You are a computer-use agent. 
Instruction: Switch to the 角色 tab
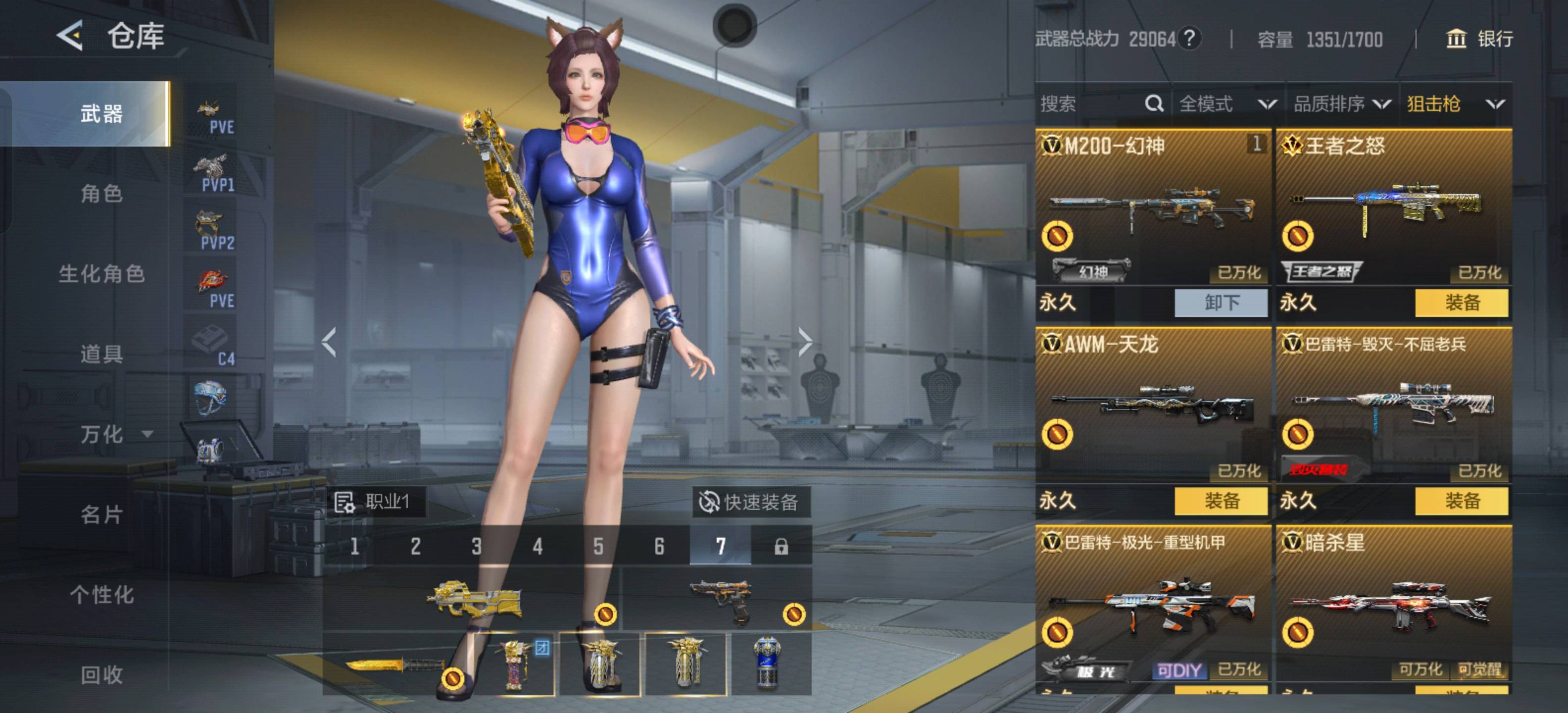pyautogui.click(x=101, y=194)
